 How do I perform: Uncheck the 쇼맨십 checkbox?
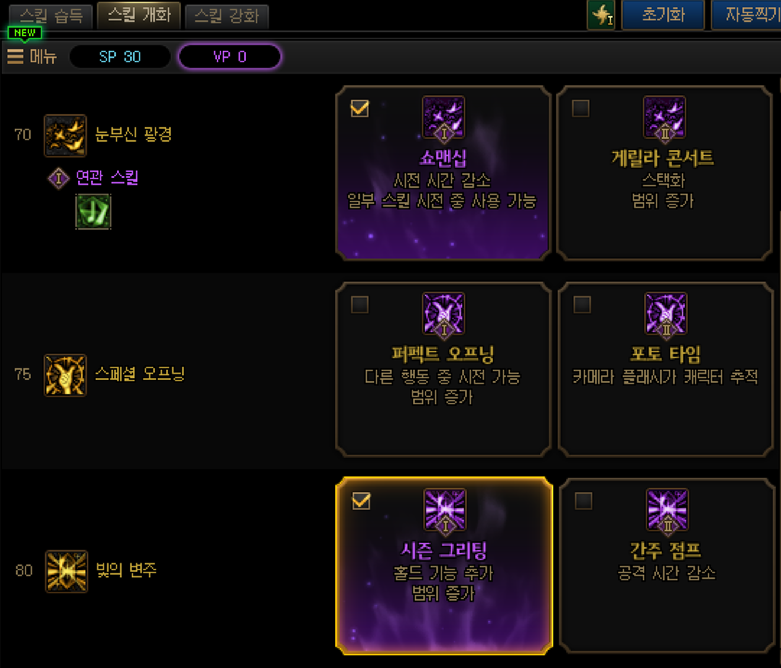[x=361, y=109]
